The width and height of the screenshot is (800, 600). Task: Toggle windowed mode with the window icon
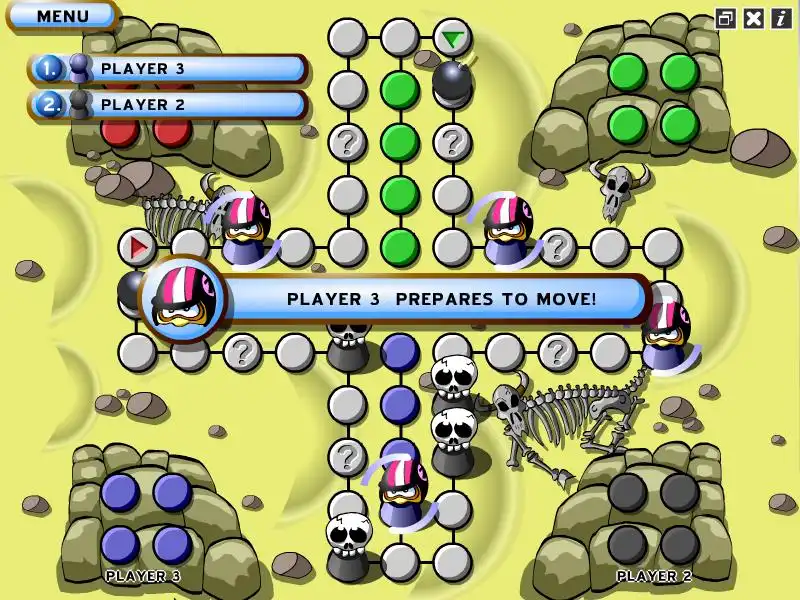coord(726,17)
